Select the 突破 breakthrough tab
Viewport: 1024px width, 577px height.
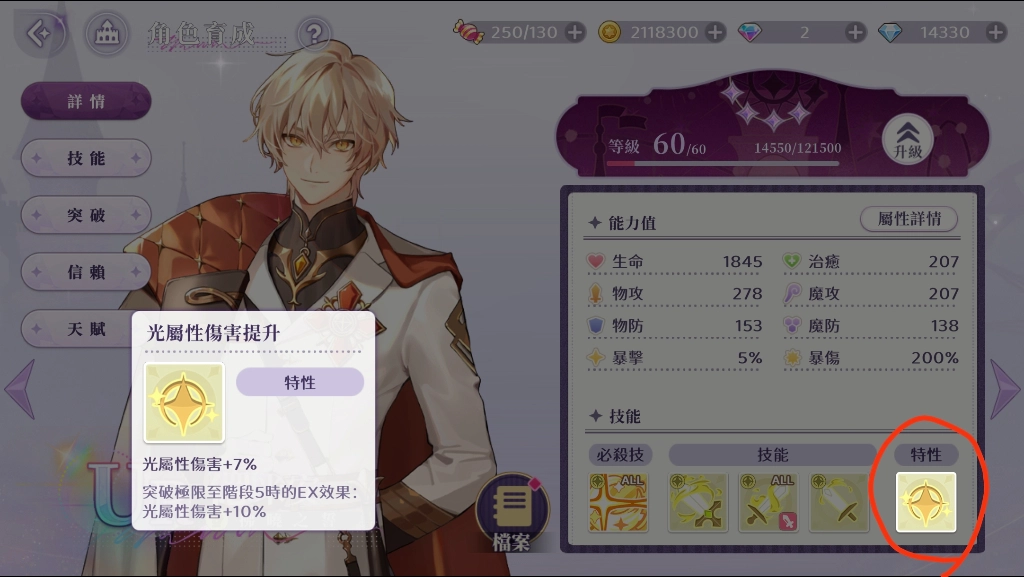pyautogui.click(x=87, y=215)
